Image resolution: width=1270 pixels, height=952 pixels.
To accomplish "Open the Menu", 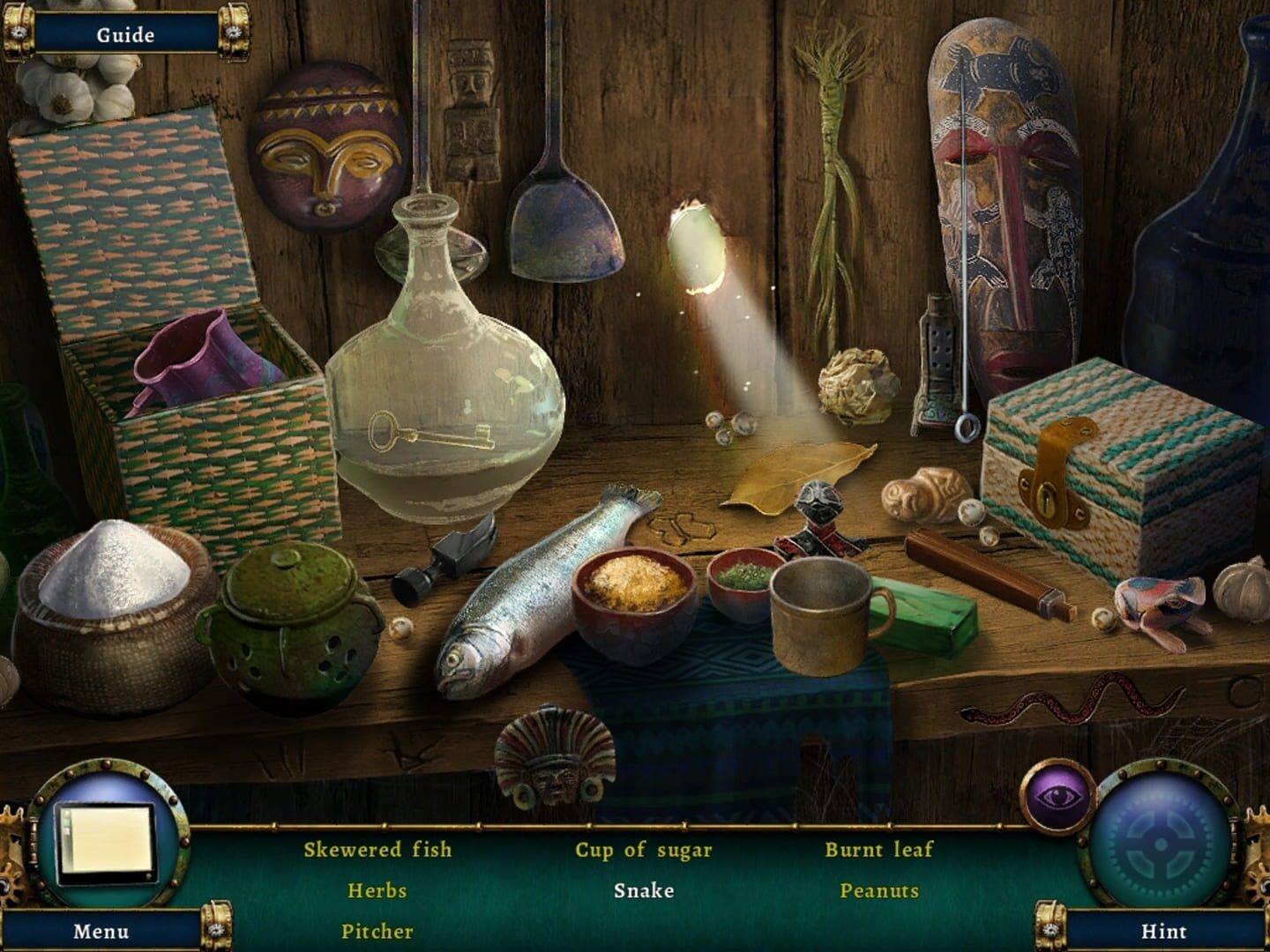I will (100, 931).
